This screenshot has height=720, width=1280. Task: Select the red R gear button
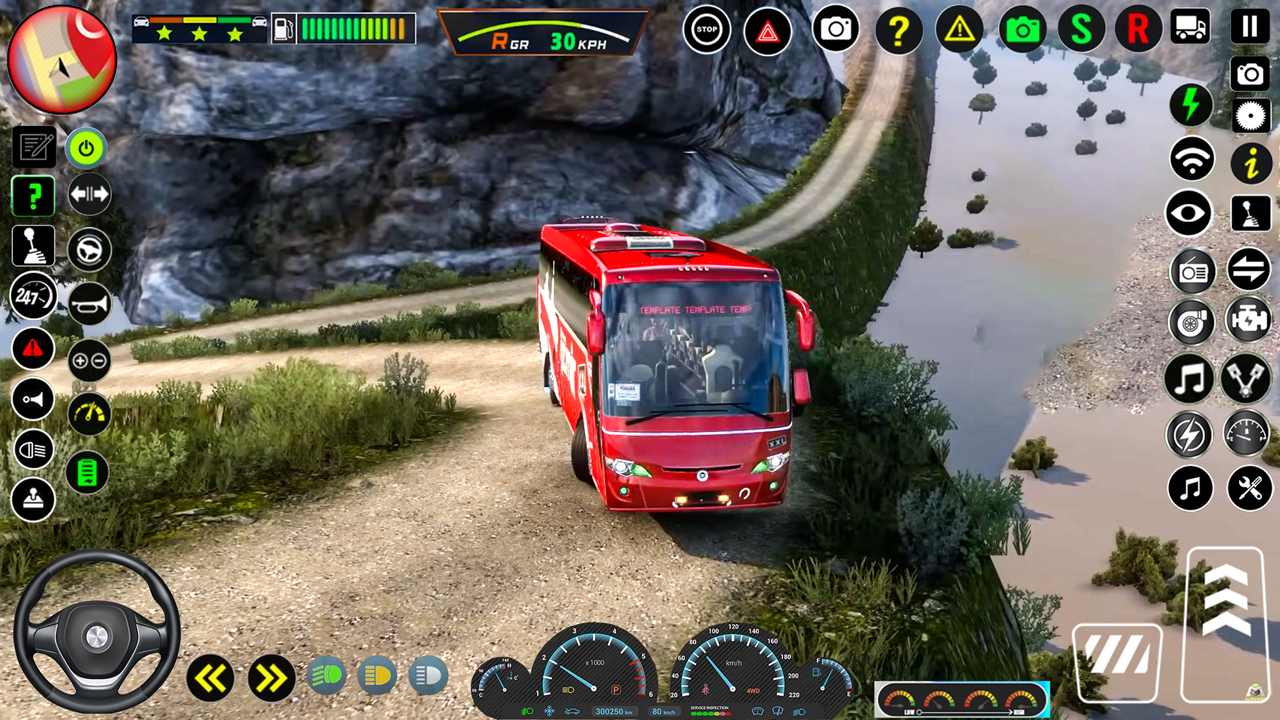(x=1138, y=30)
